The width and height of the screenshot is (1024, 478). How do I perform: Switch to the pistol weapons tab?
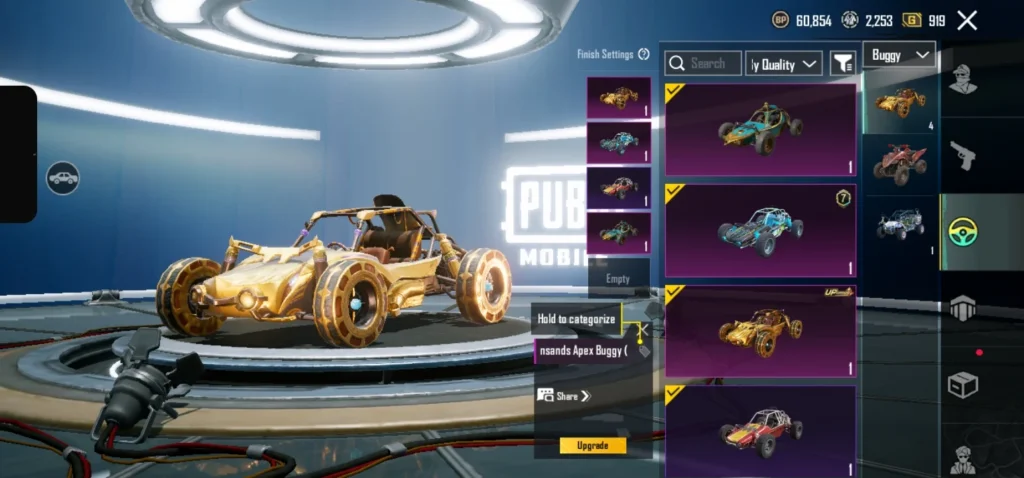click(x=962, y=155)
